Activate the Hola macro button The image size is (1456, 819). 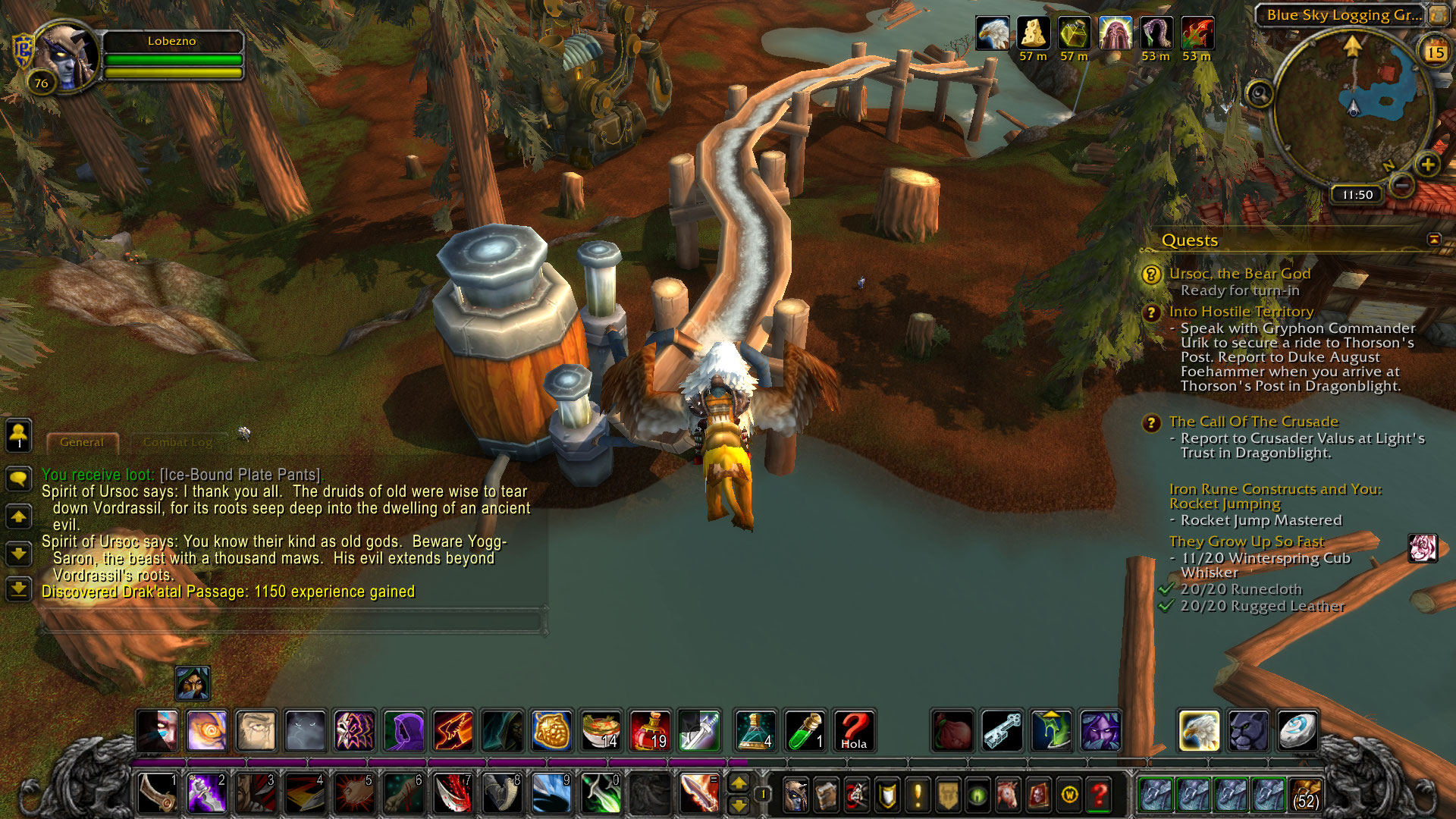tap(854, 730)
